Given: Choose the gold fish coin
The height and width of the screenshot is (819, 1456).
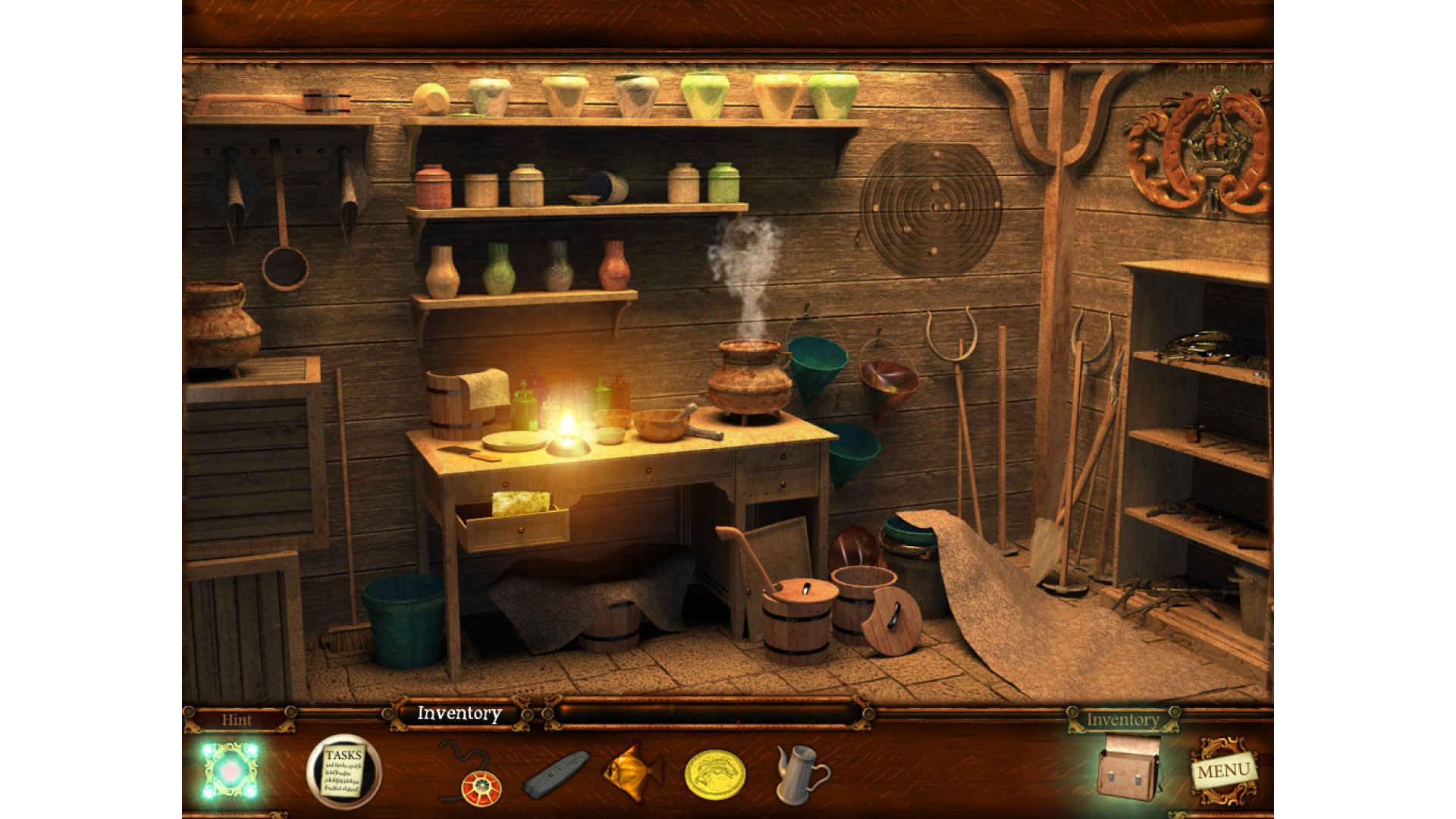Looking at the screenshot, I should pos(714,774).
